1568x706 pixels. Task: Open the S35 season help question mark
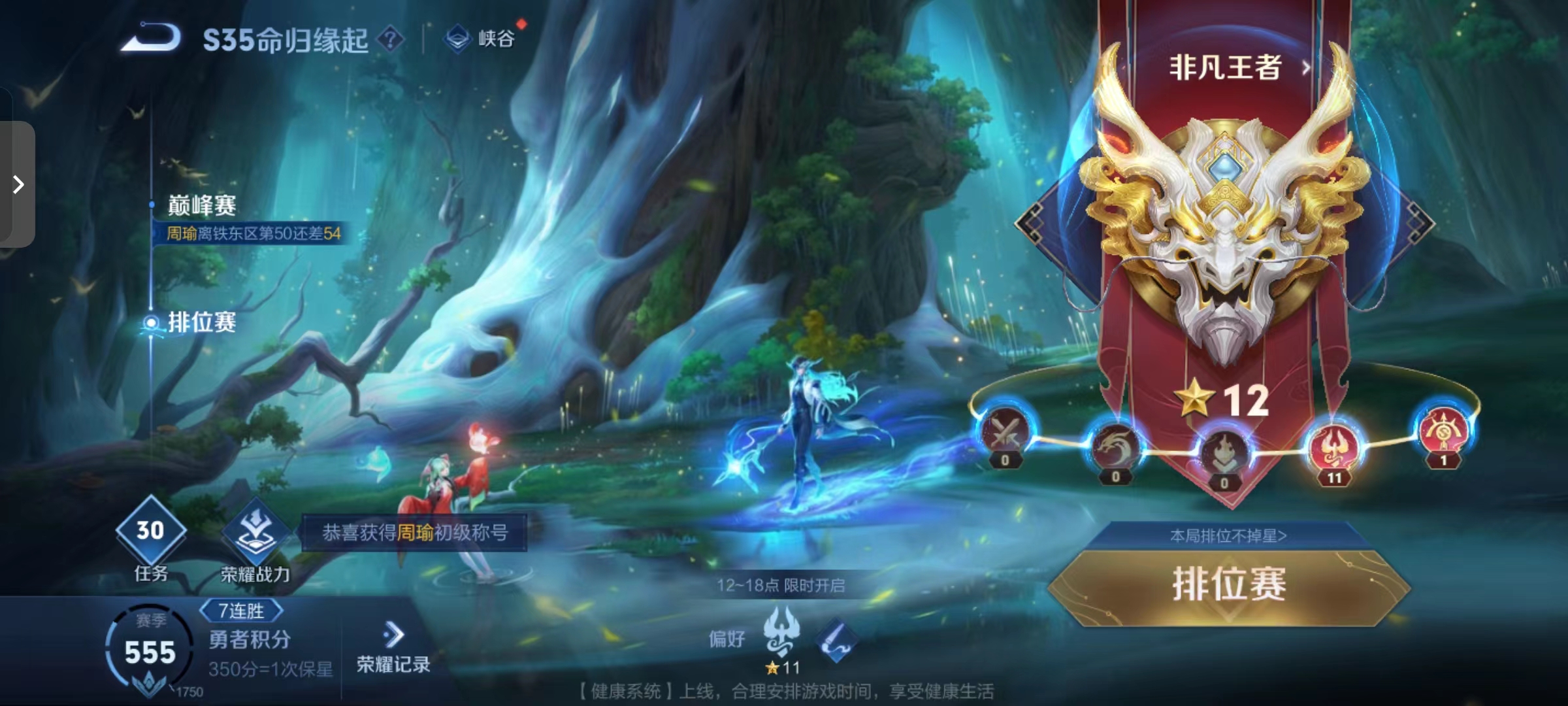[x=391, y=39]
